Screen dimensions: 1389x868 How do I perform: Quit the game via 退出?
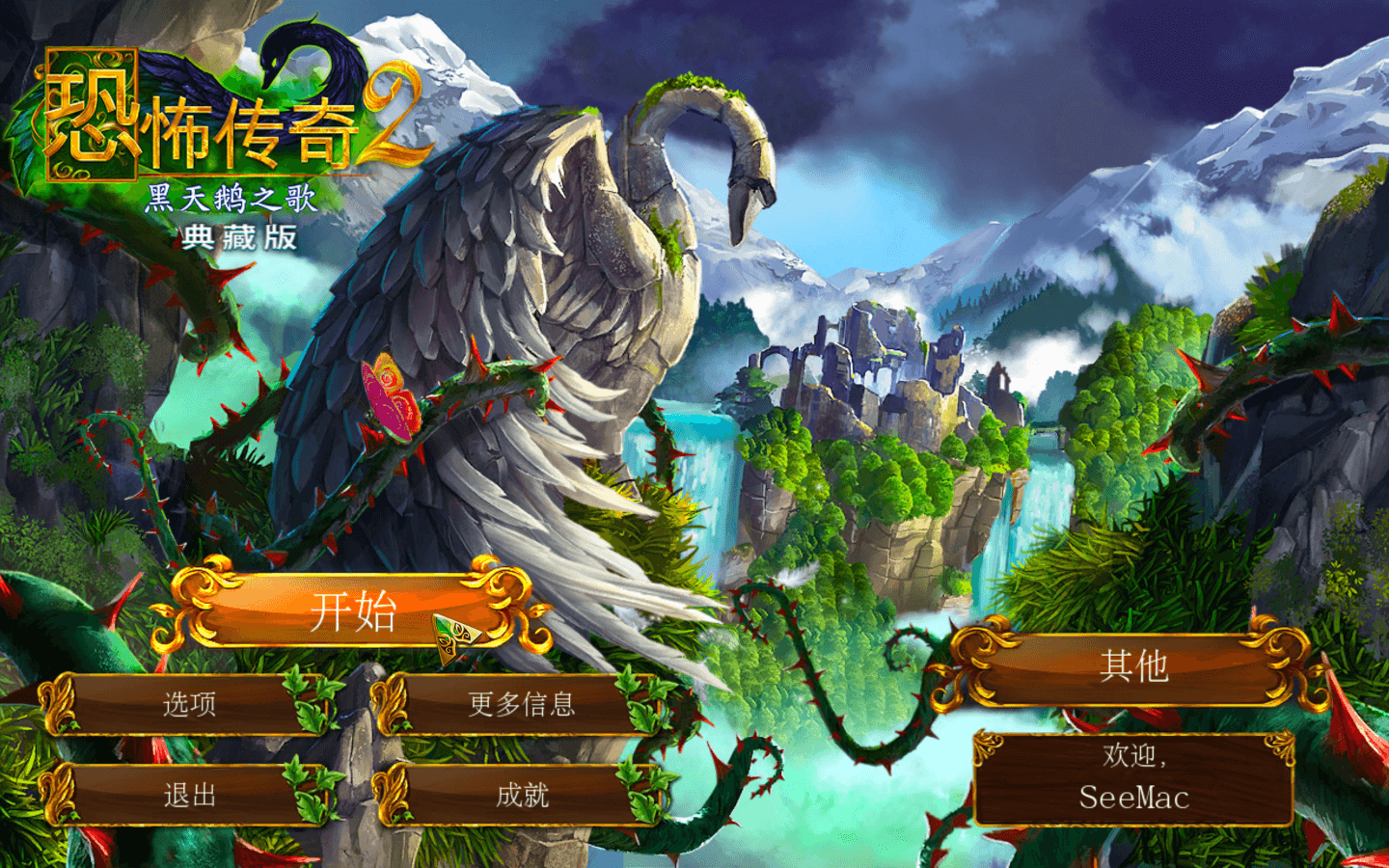tap(189, 796)
